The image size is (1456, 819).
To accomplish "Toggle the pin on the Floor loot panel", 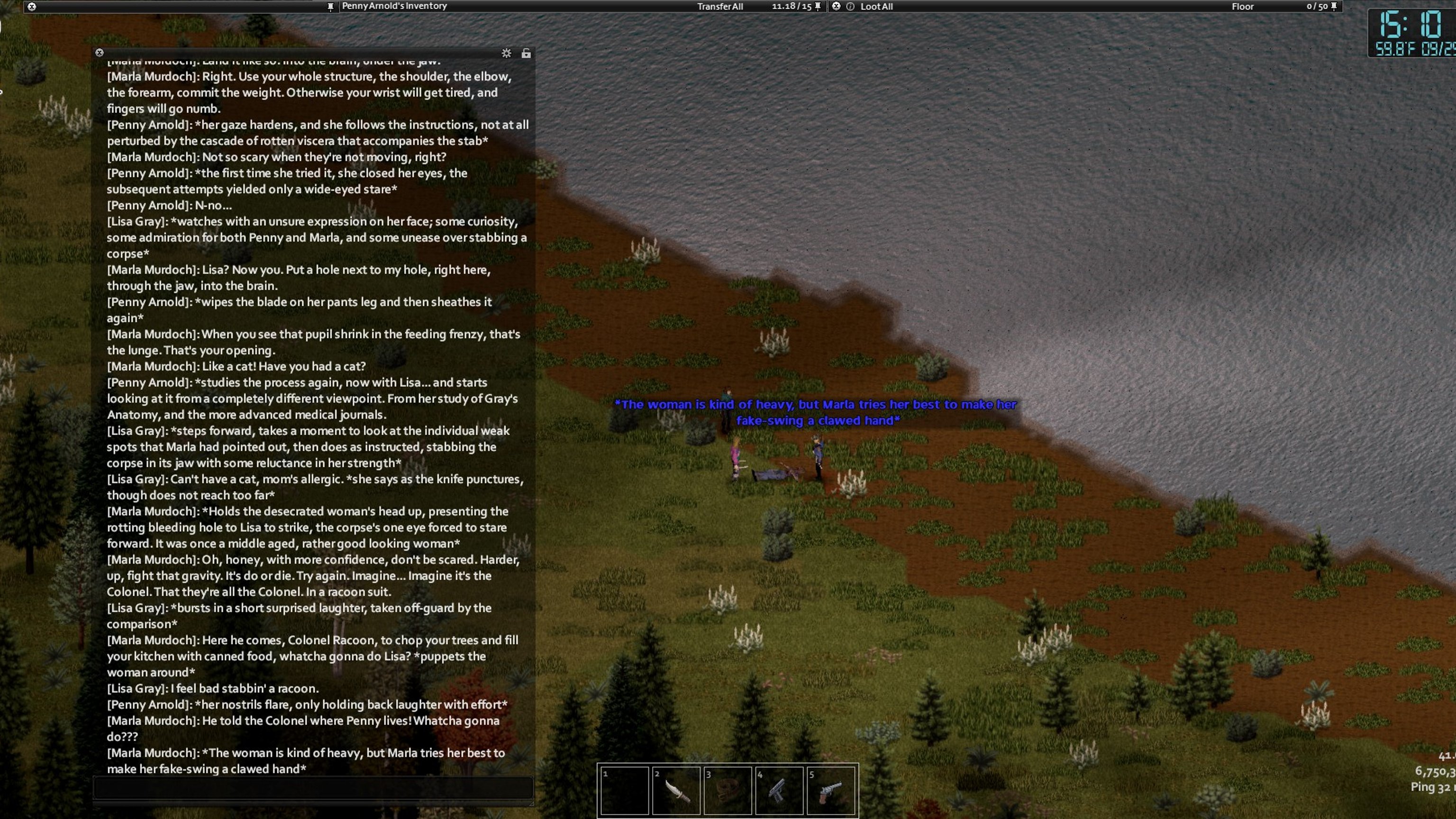I will 1334,7.
